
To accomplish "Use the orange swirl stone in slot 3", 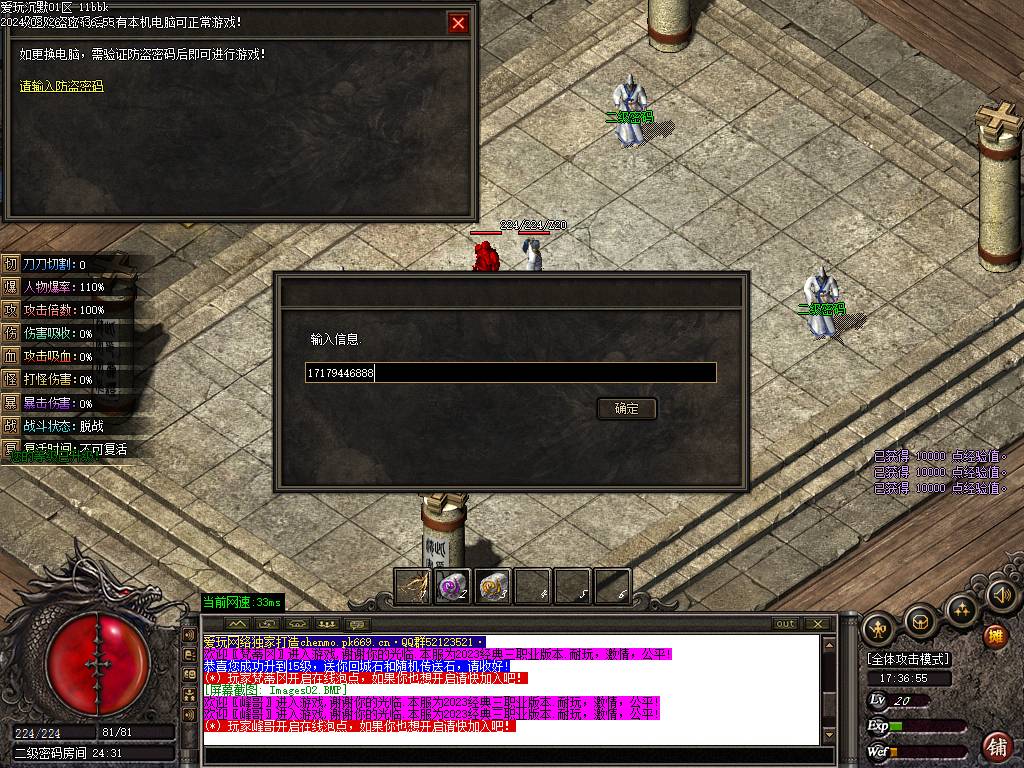I will click(x=493, y=587).
